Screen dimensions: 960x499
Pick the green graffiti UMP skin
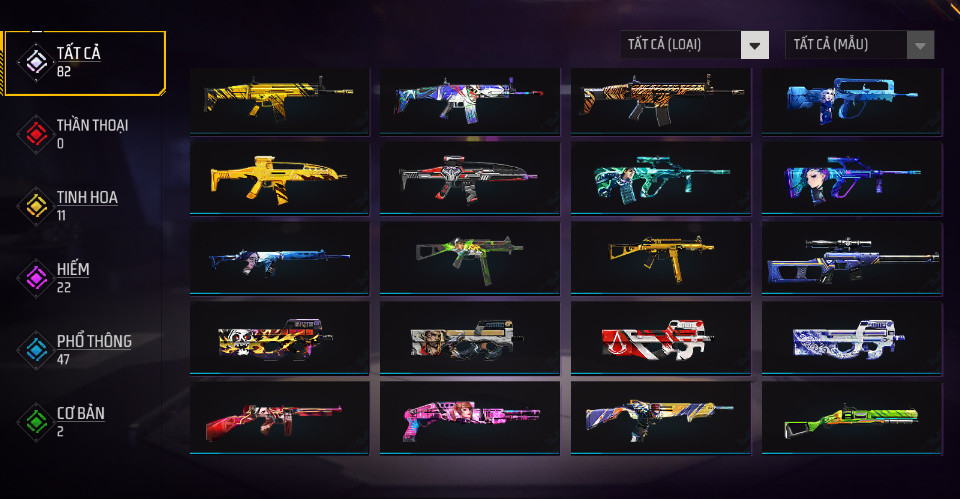(x=469, y=256)
